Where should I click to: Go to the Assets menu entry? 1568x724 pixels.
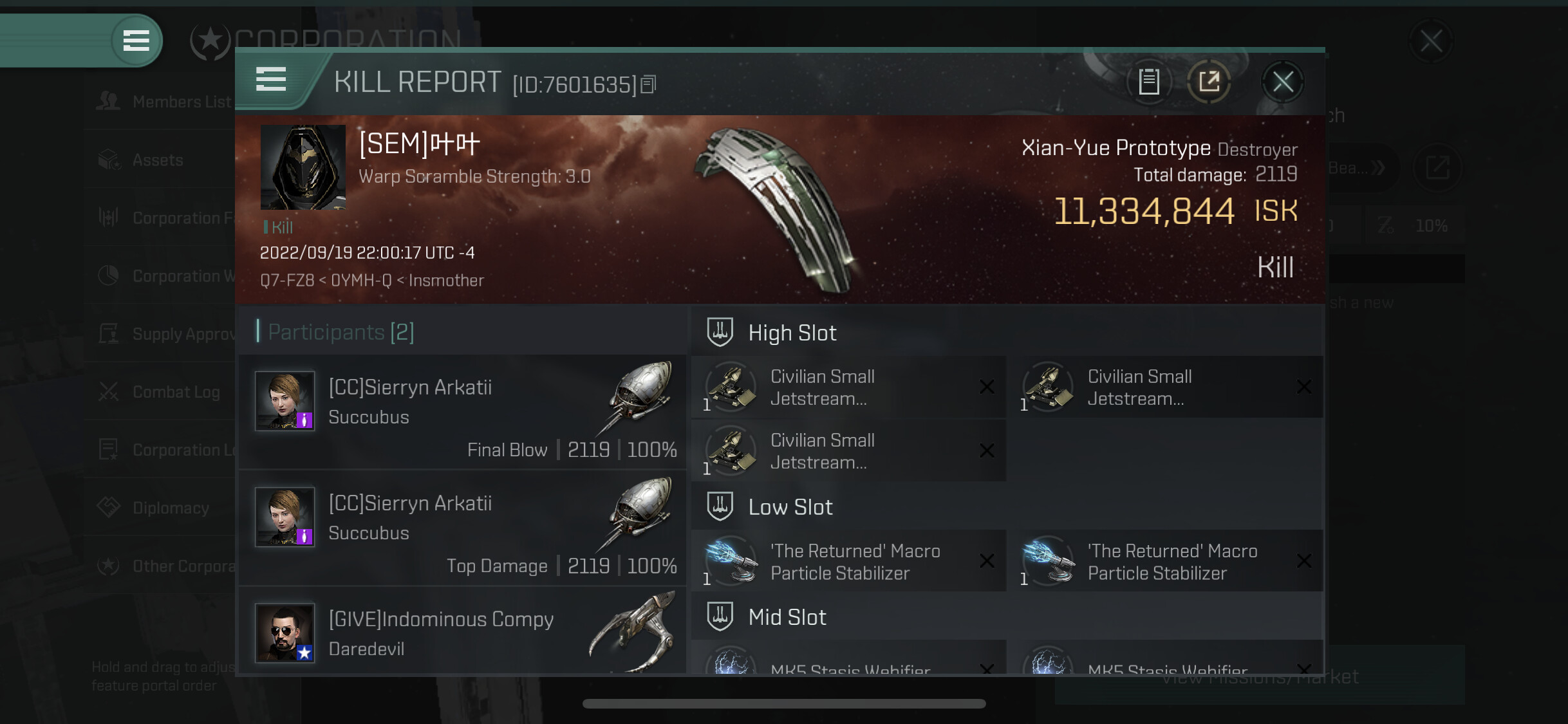158,160
